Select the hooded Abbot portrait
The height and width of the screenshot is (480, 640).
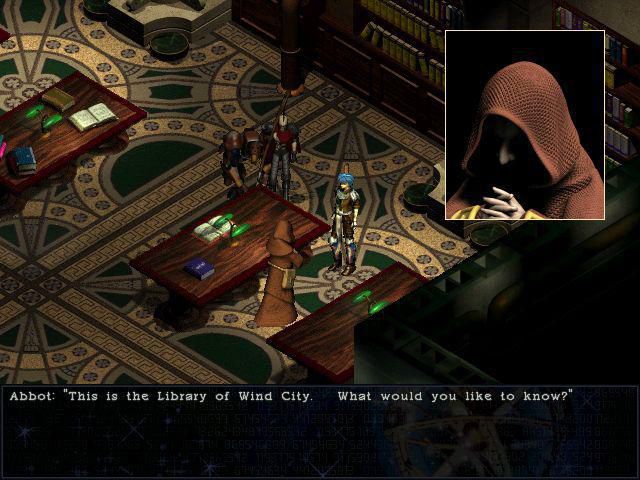[x=525, y=125]
